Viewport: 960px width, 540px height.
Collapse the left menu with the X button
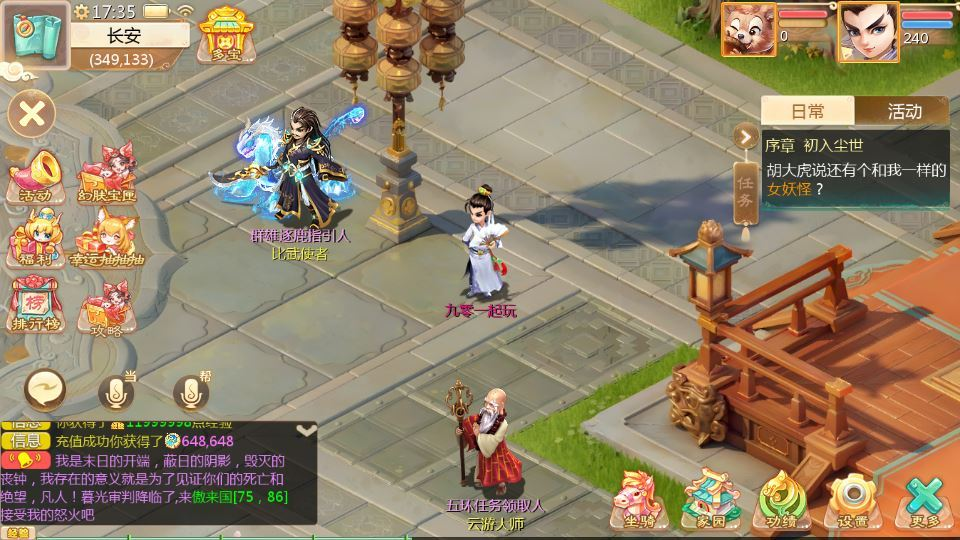pyautogui.click(x=32, y=113)
